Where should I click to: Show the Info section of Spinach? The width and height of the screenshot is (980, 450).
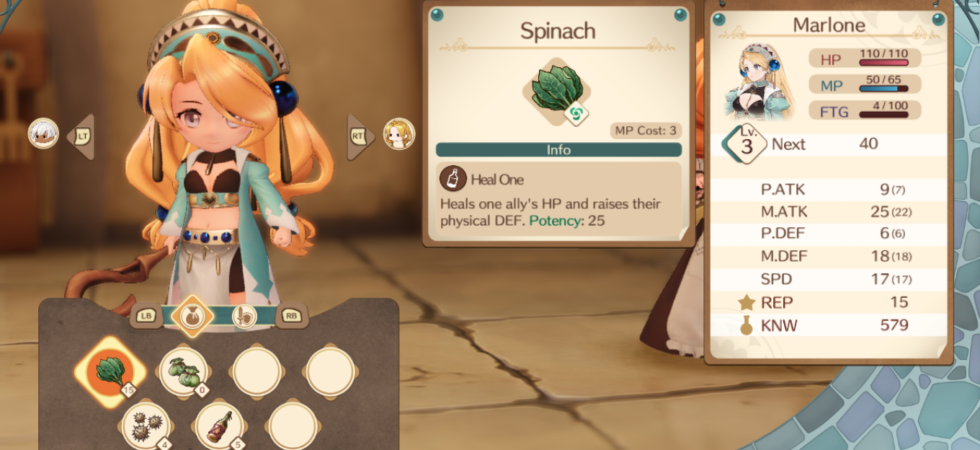click(x=558, y=149)
